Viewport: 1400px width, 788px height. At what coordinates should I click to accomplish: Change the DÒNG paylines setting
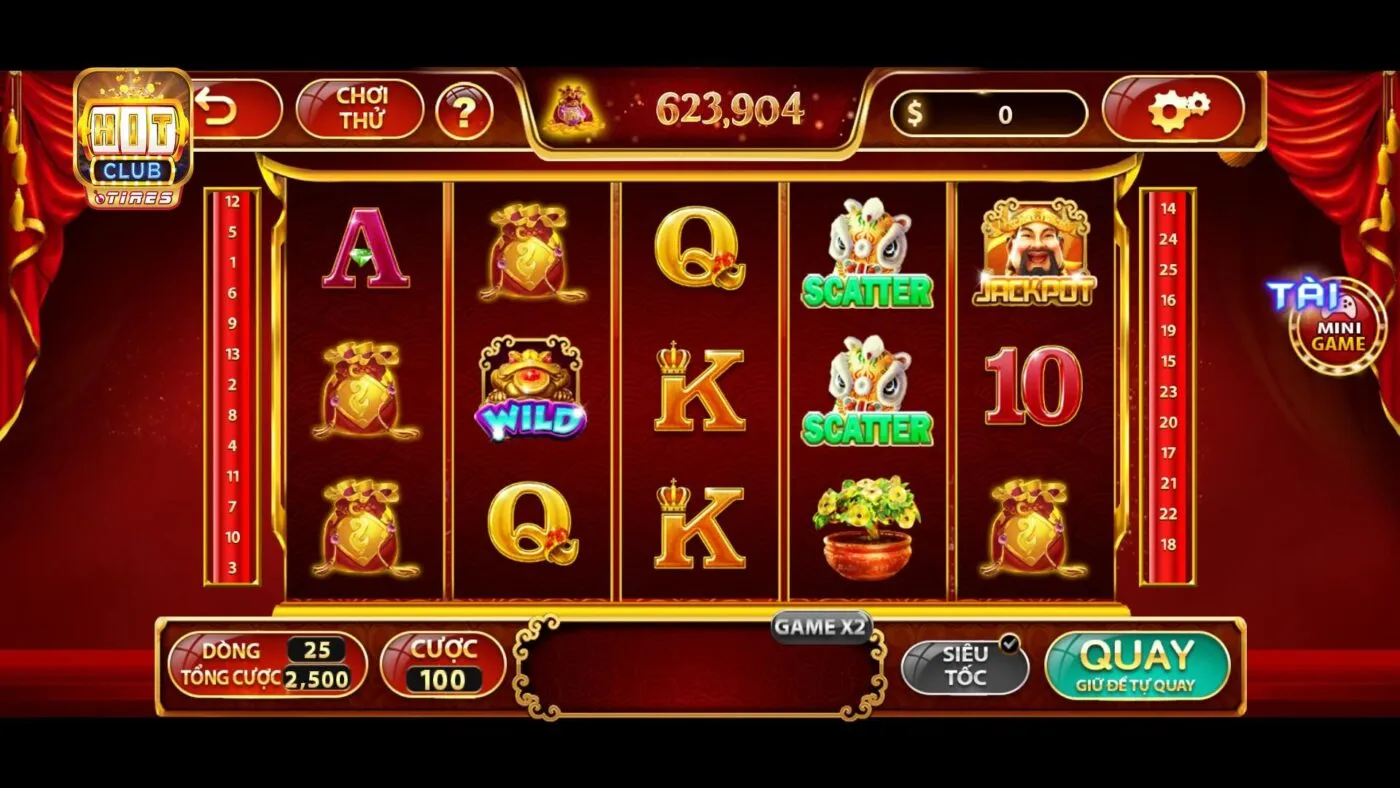(267, 665)
